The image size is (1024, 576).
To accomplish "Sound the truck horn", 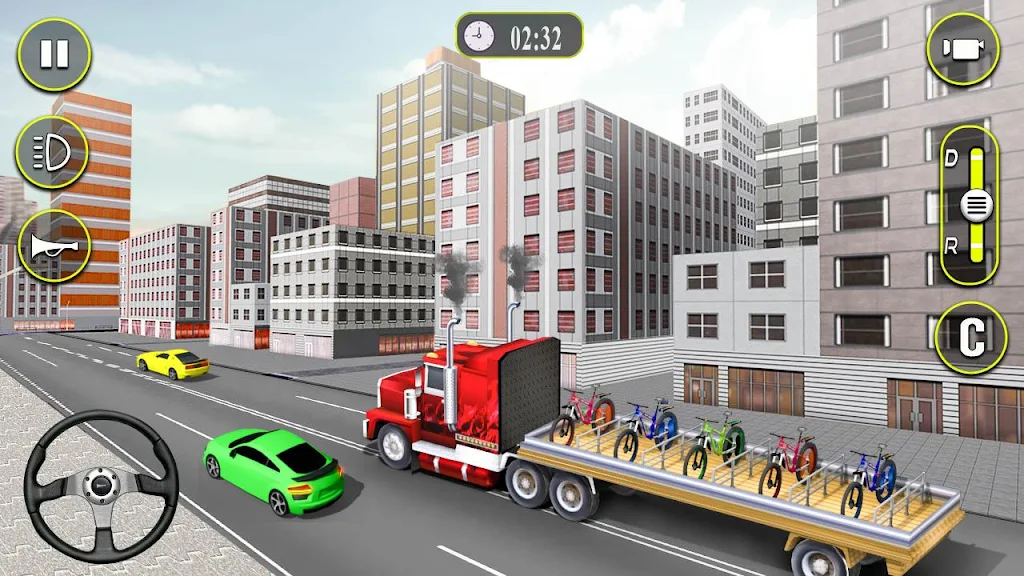I will click(x=54, y=246).
